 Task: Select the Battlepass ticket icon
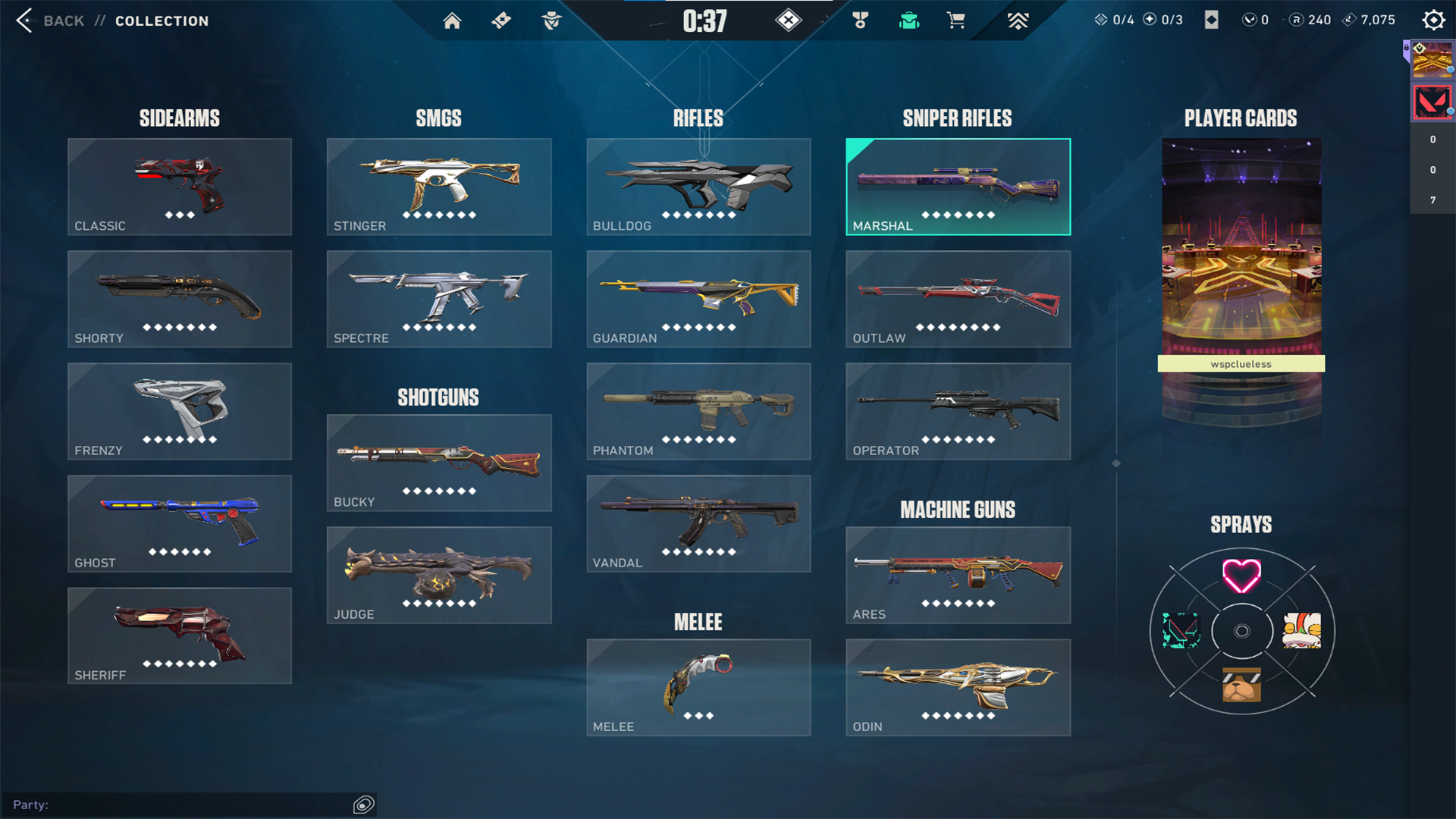[x=500, y=20]
